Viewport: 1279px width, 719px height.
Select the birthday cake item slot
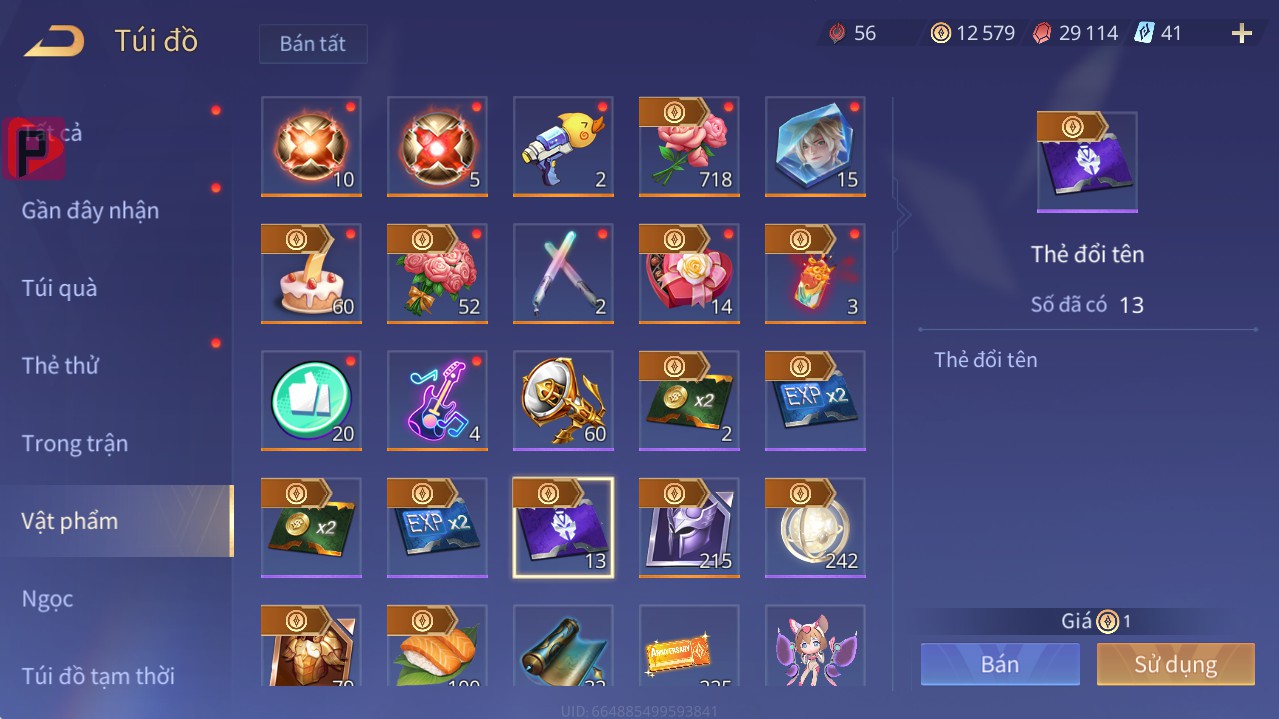(311, 274)
